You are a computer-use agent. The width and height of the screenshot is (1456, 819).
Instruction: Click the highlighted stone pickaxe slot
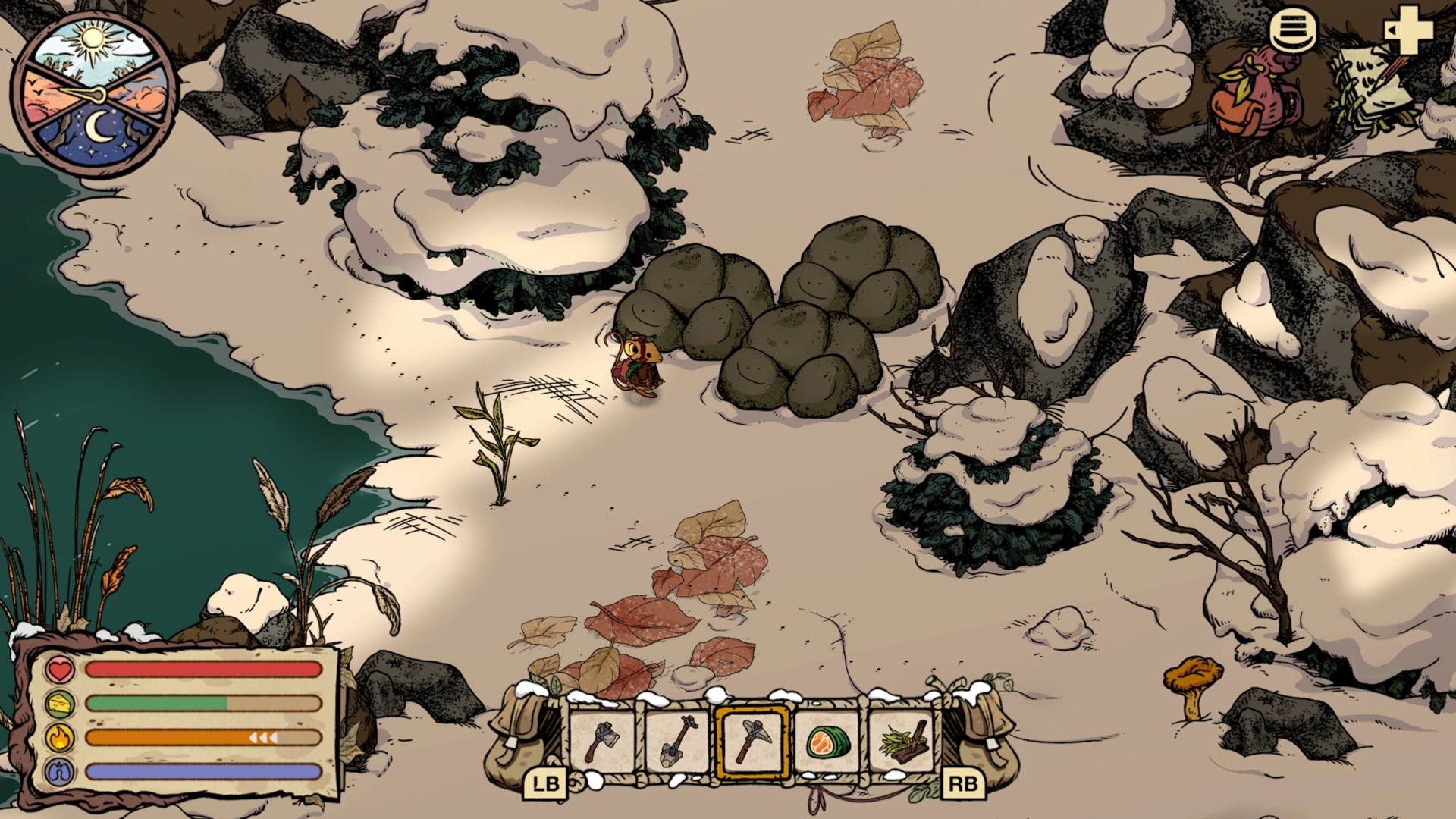coord(752,741)
